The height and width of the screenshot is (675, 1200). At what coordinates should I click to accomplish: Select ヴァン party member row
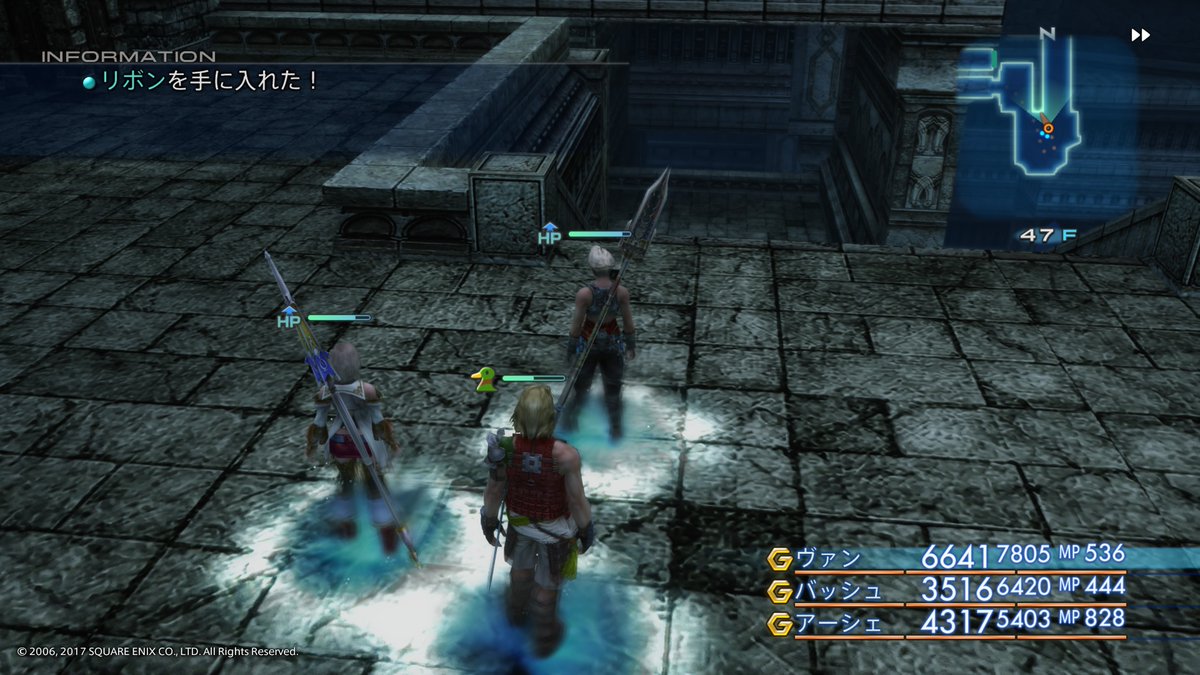[945, 556]
